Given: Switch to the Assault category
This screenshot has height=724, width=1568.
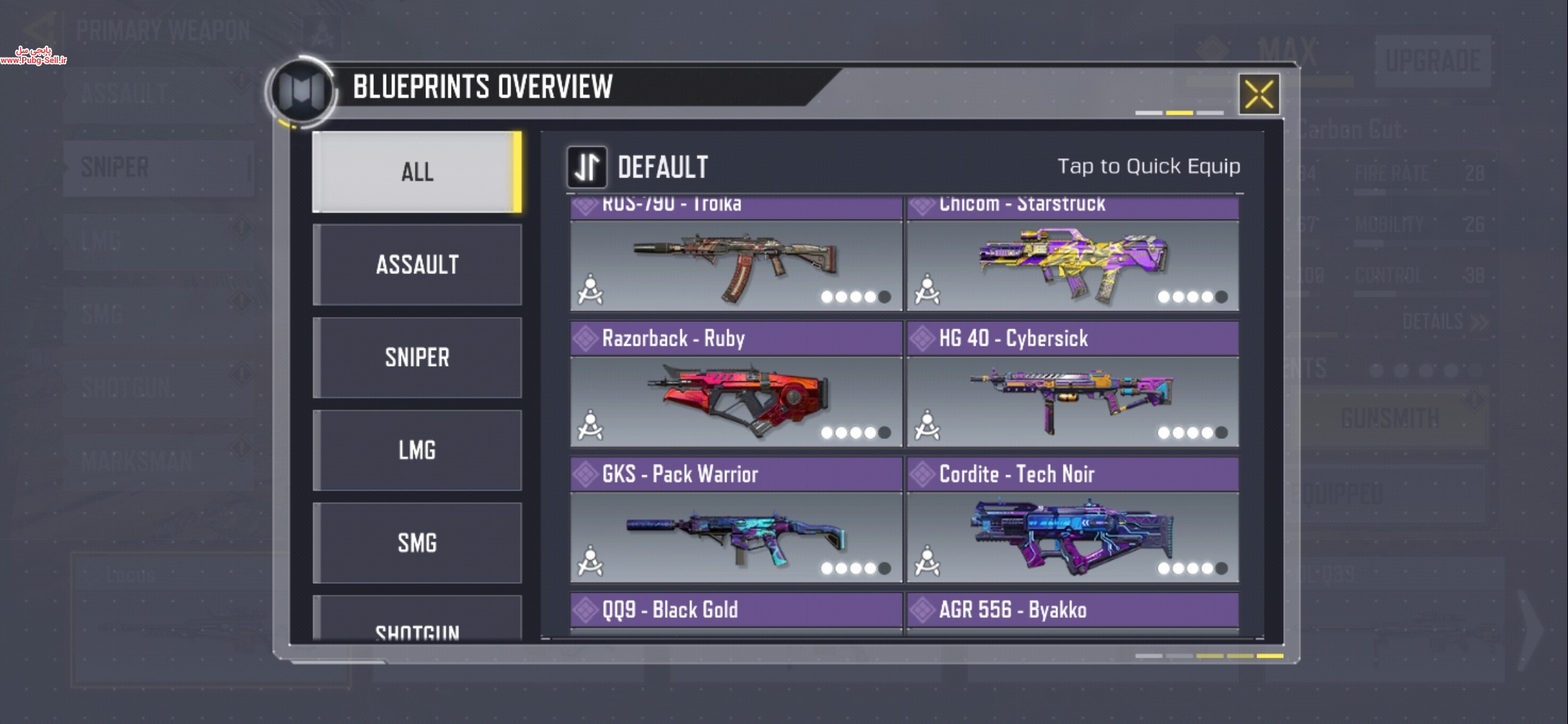Looking at the screenshot, I should click(x=417, y=265).
